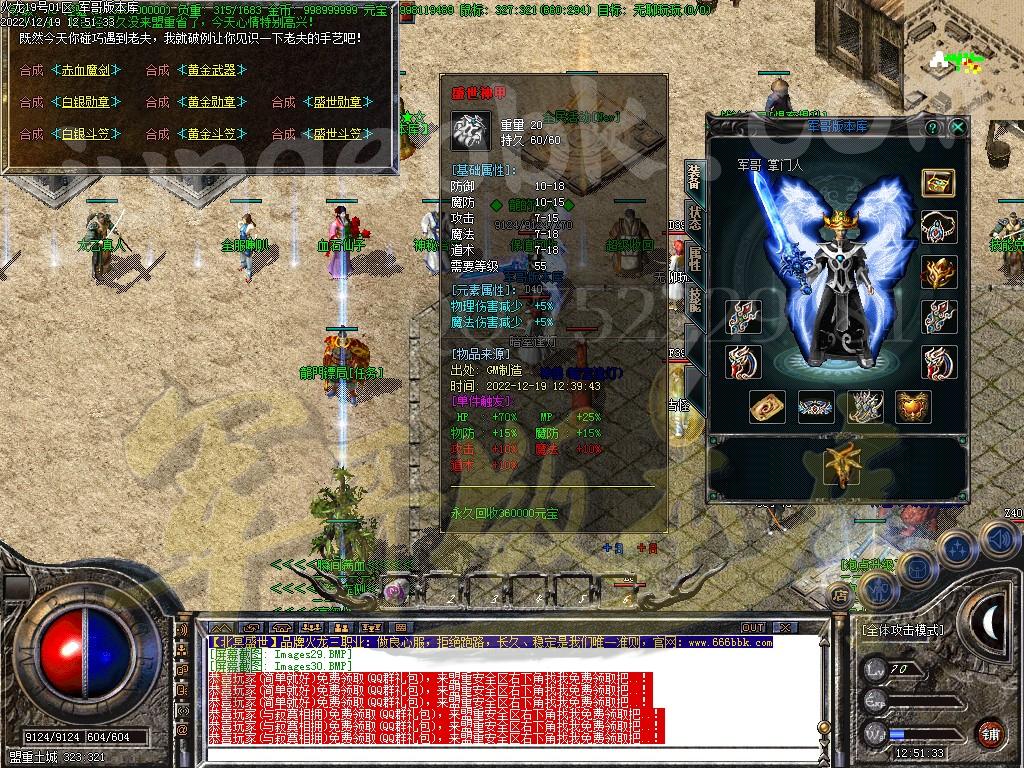Select the belt equipment slot

pos(817,406)
